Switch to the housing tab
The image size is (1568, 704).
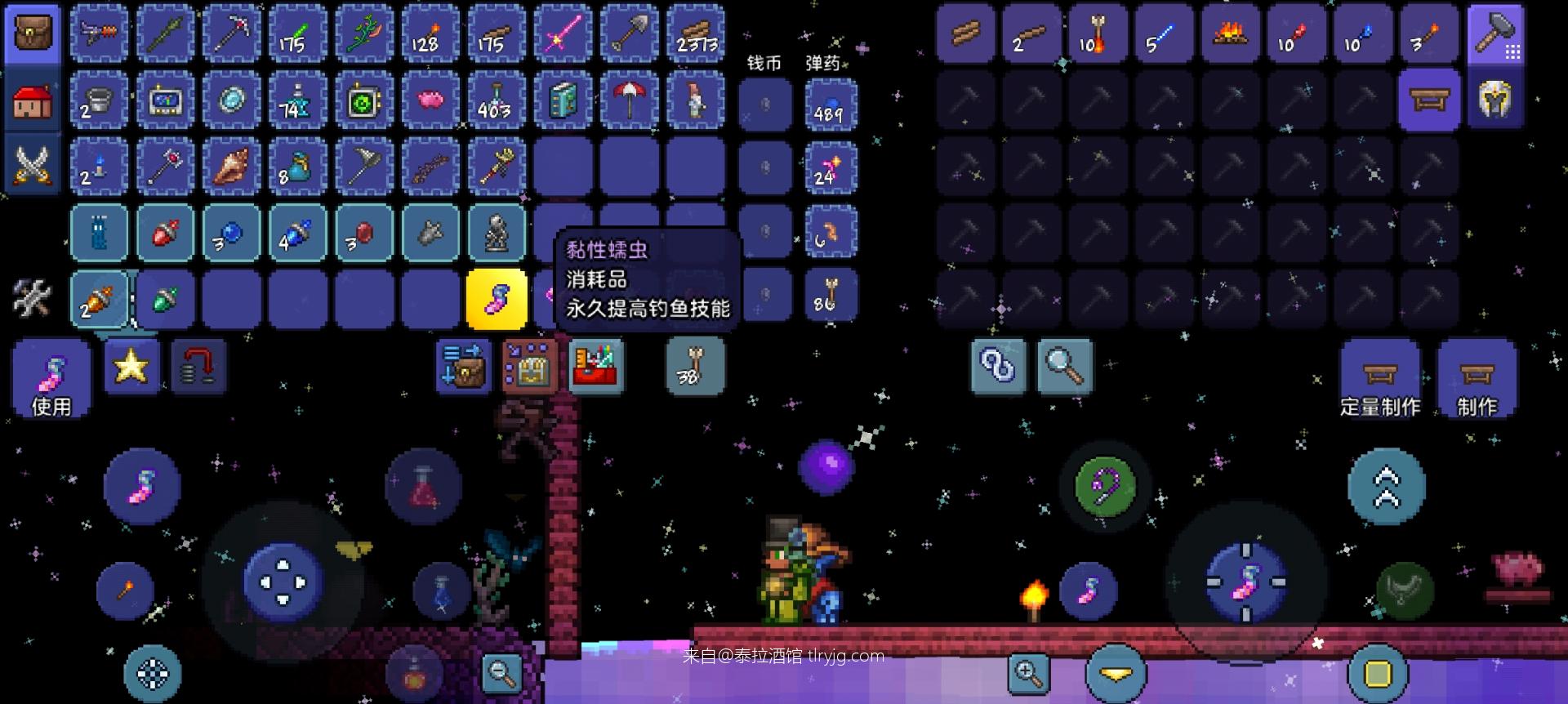click(33, 101)
